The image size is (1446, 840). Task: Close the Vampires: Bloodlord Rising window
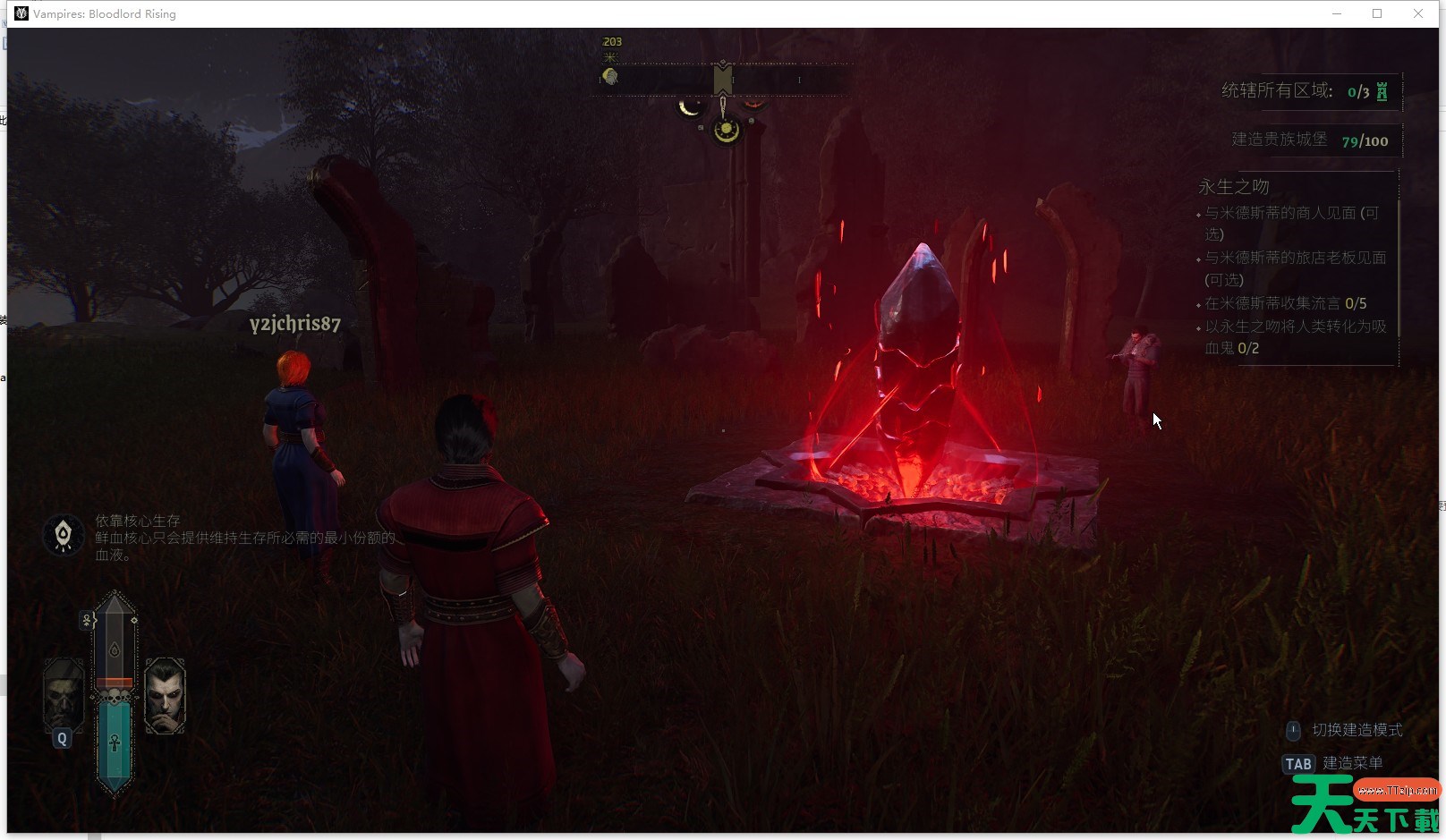[1418, 13]
